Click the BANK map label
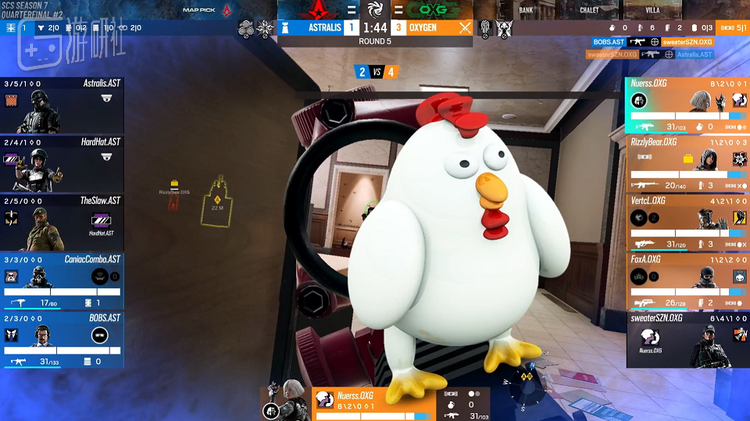This screenshot has width=750, height=421. 526,10
